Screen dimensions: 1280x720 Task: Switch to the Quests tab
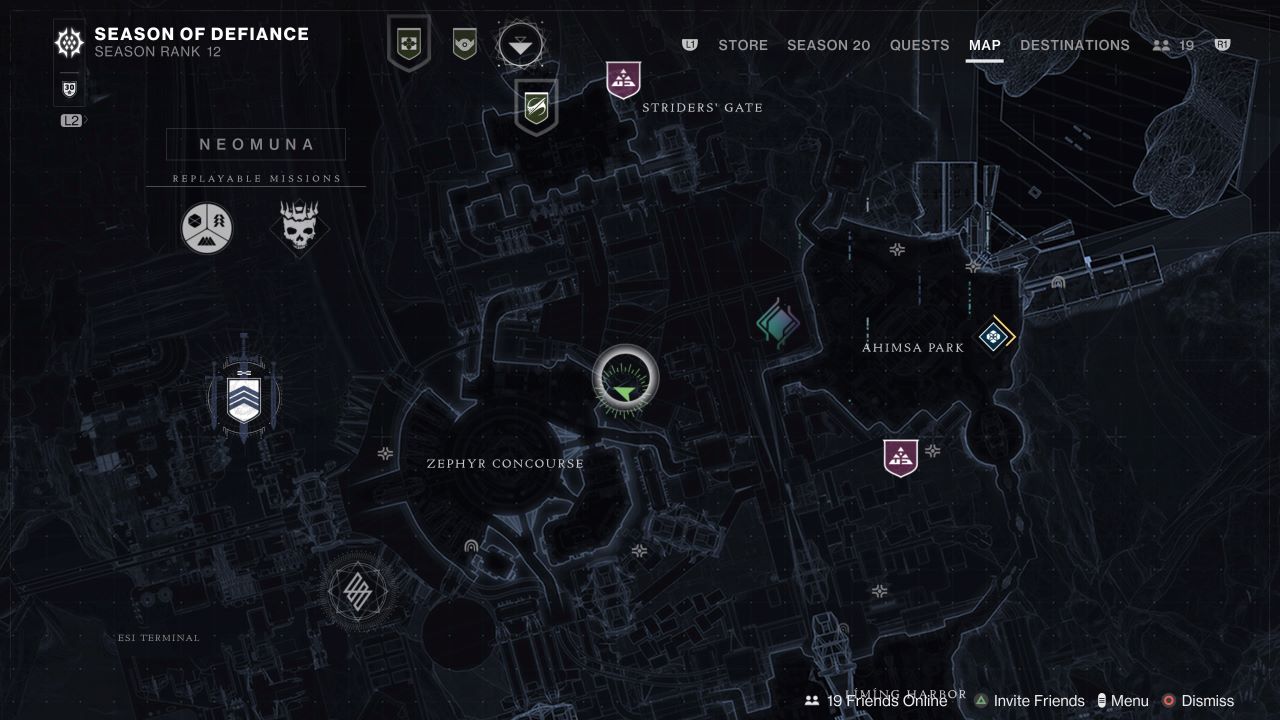919,45
